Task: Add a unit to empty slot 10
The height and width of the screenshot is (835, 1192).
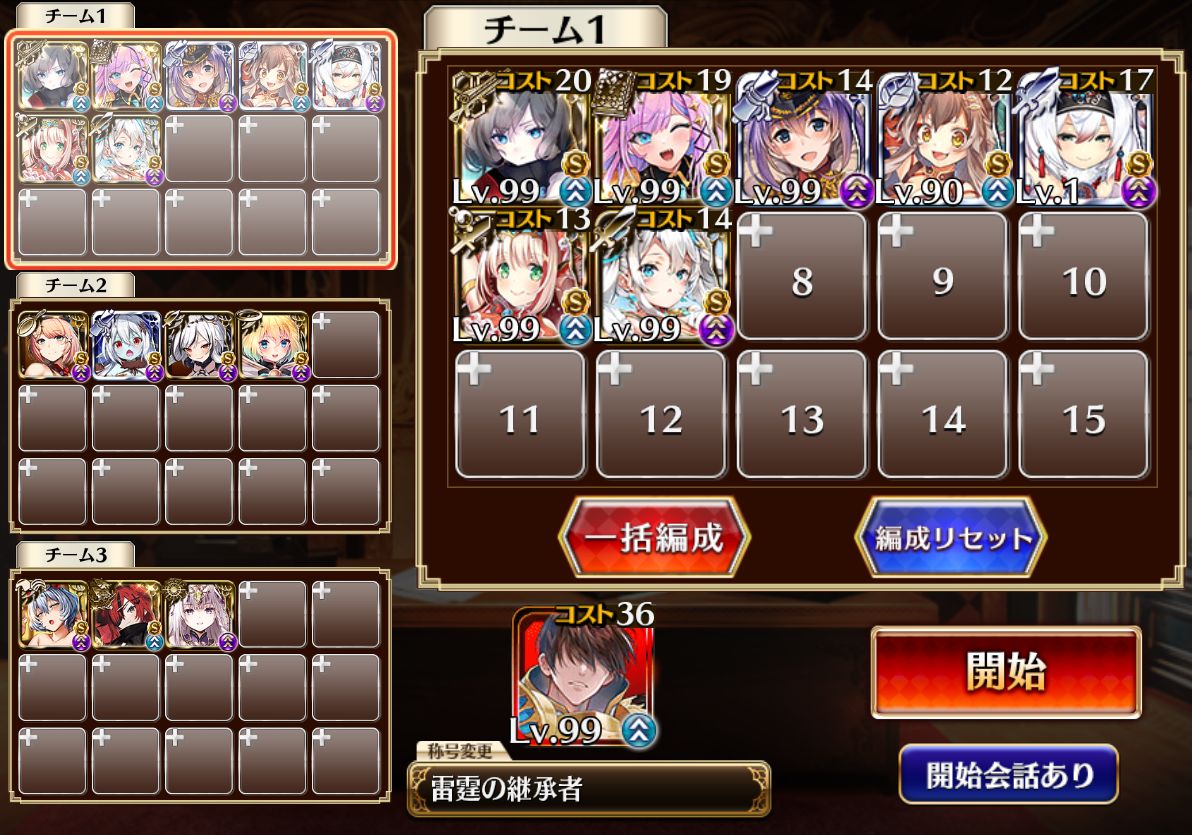Action: coord(1084,276)
